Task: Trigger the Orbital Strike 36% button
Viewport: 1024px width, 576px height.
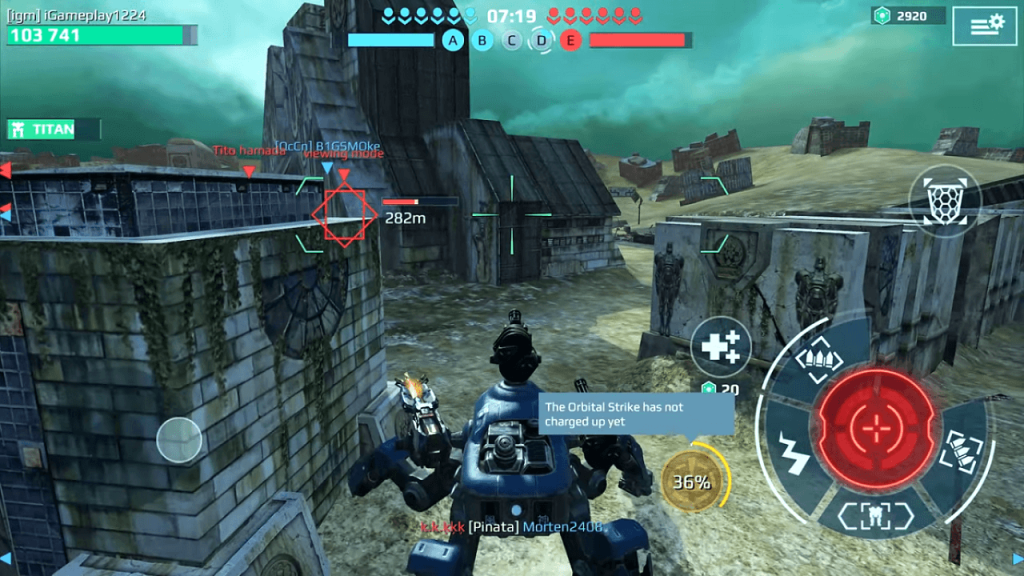Action: point(692,481)
